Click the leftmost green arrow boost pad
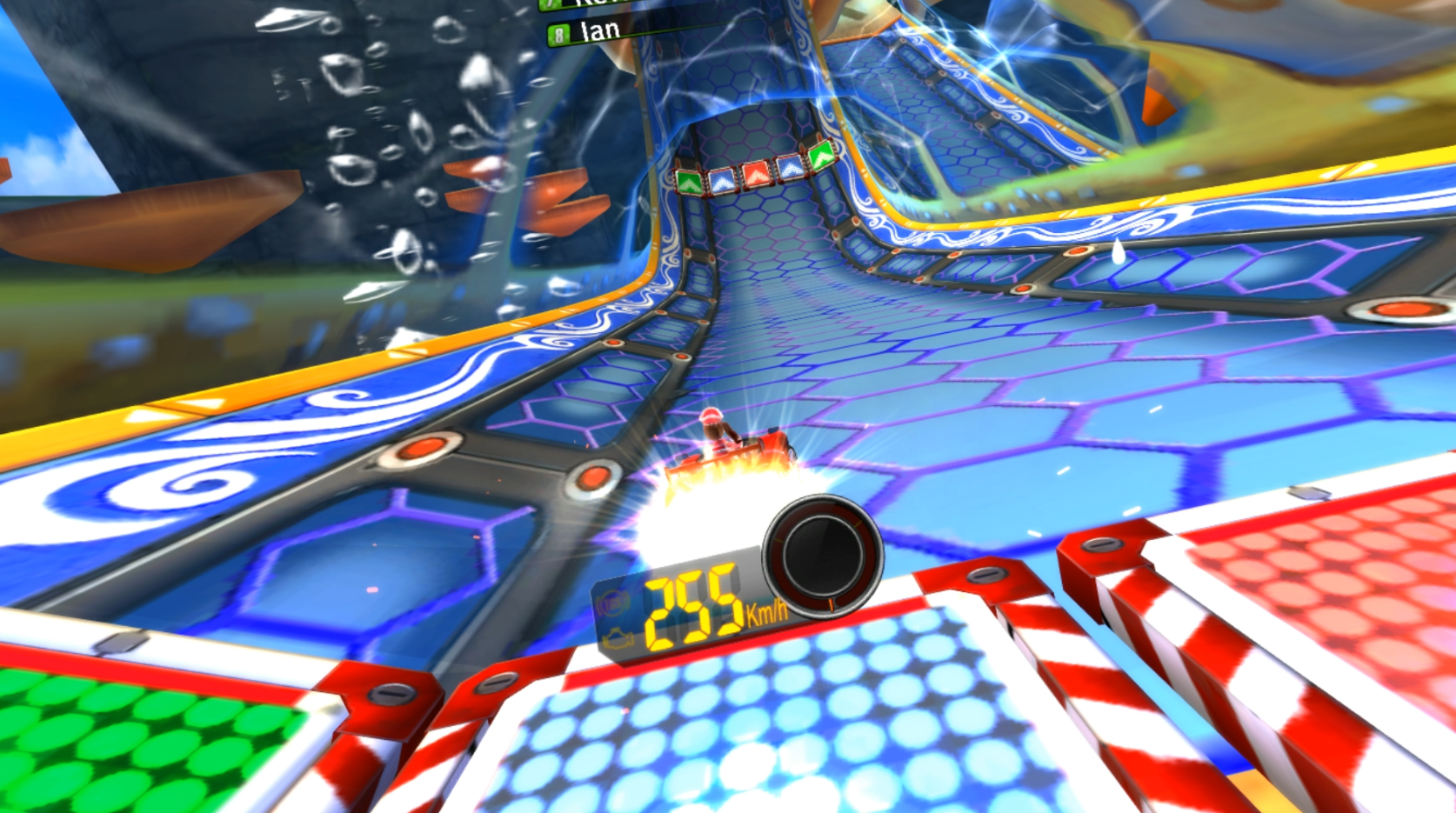1456x813 pixels. tap(687, 181)
